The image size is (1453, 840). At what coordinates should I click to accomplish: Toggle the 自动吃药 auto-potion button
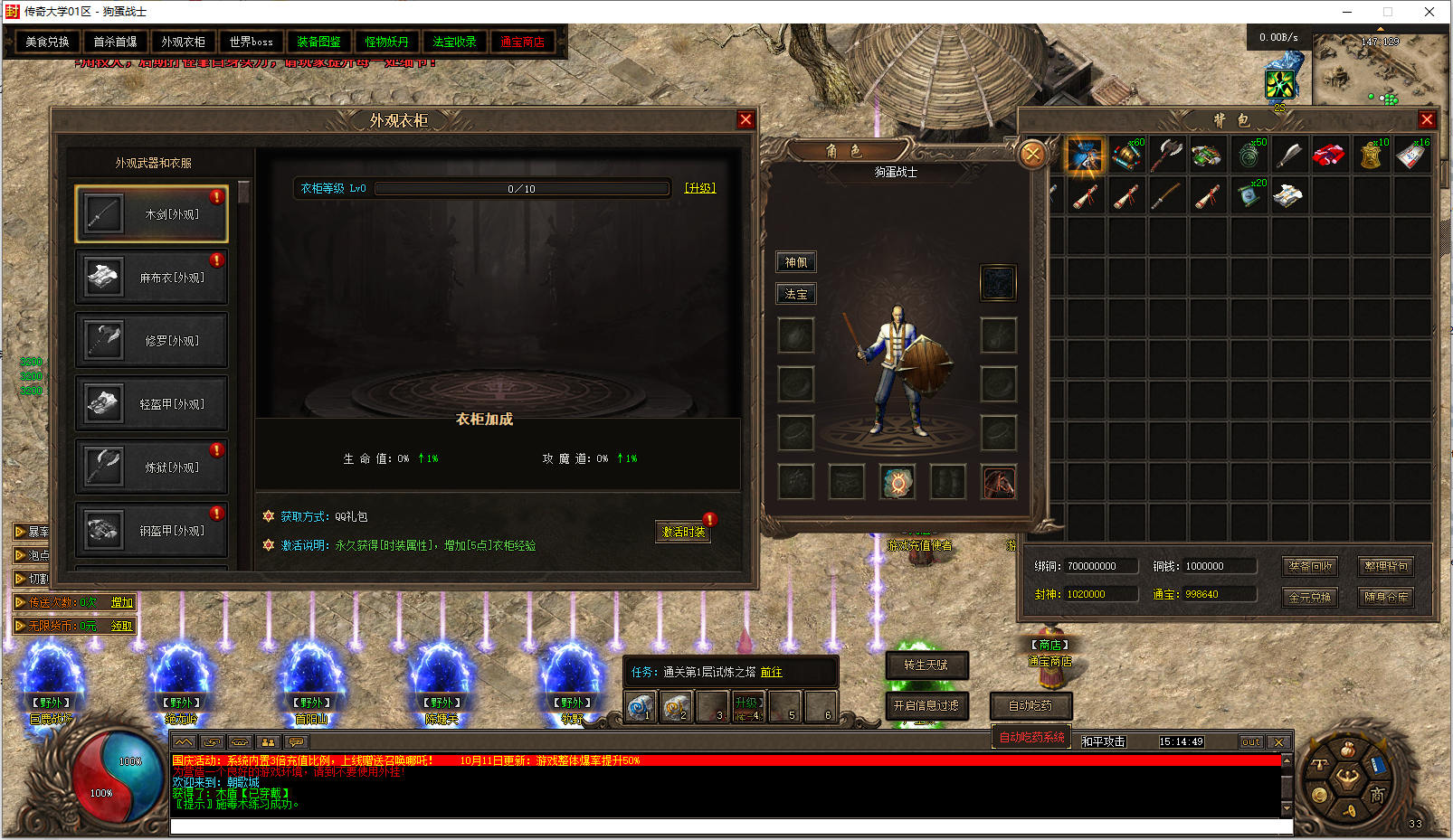[1030, 705]
